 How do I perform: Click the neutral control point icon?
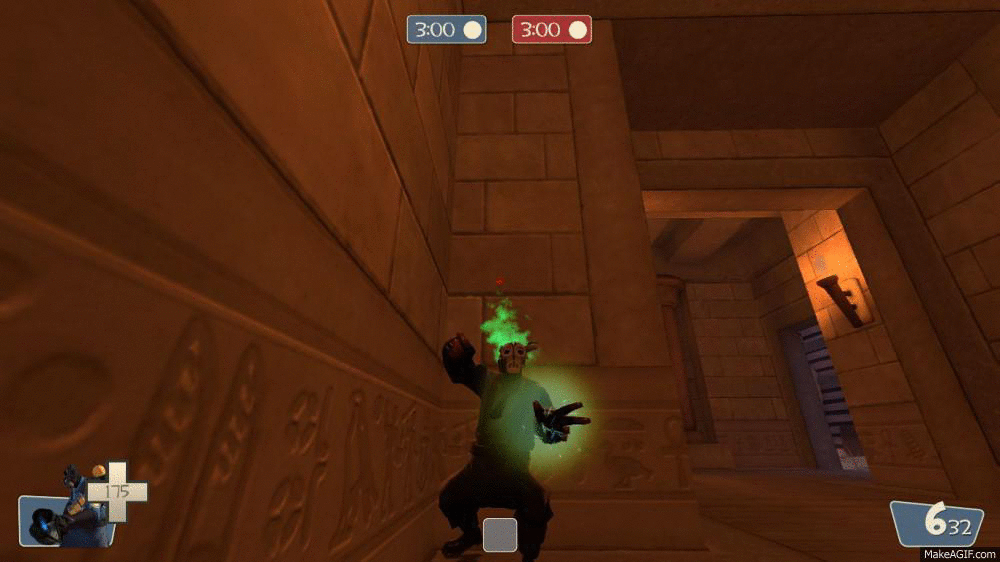(500, 534)
